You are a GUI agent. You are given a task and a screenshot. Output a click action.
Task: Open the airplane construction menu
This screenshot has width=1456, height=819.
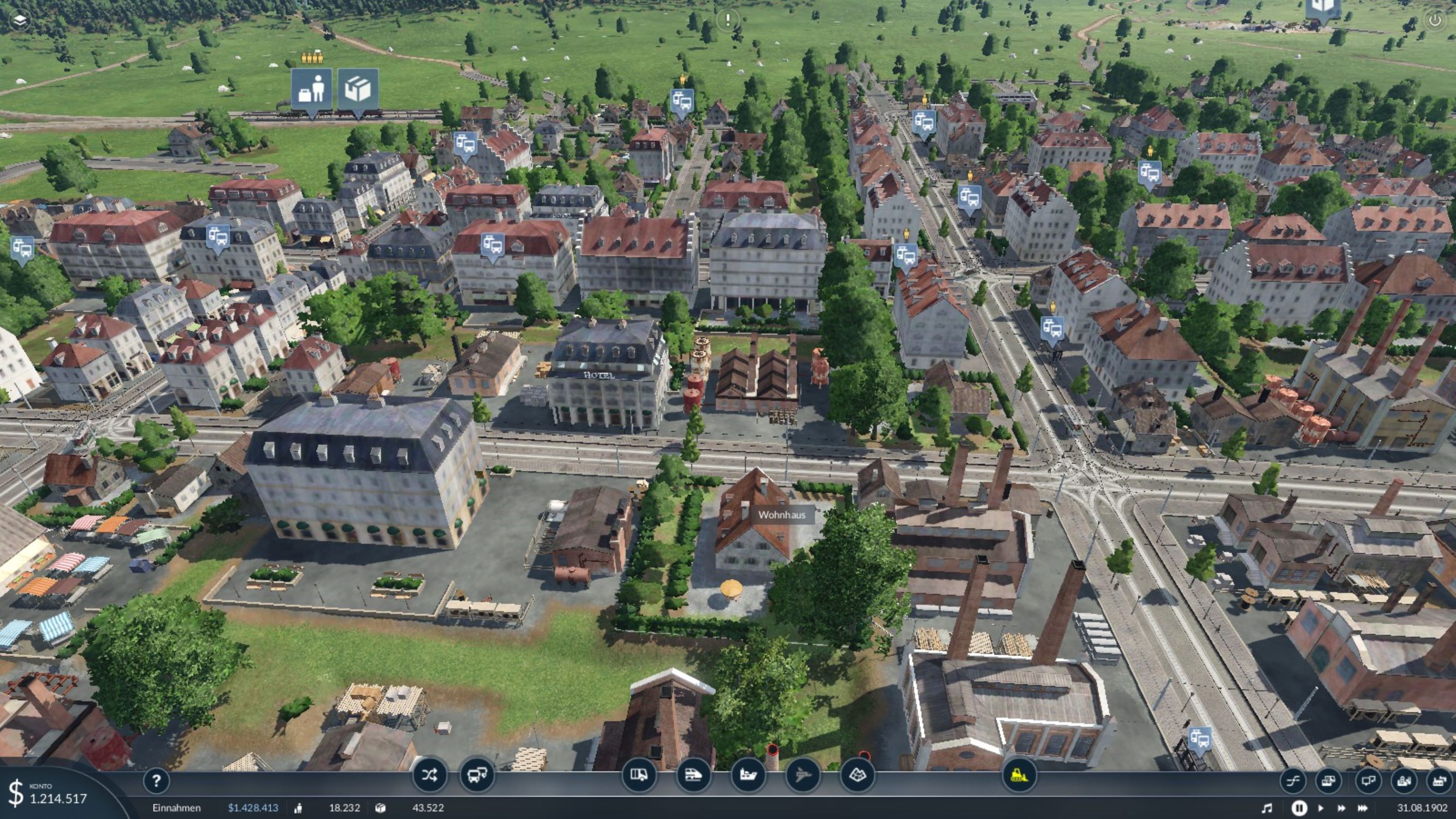pyautogui.click(x=803, y=775)
